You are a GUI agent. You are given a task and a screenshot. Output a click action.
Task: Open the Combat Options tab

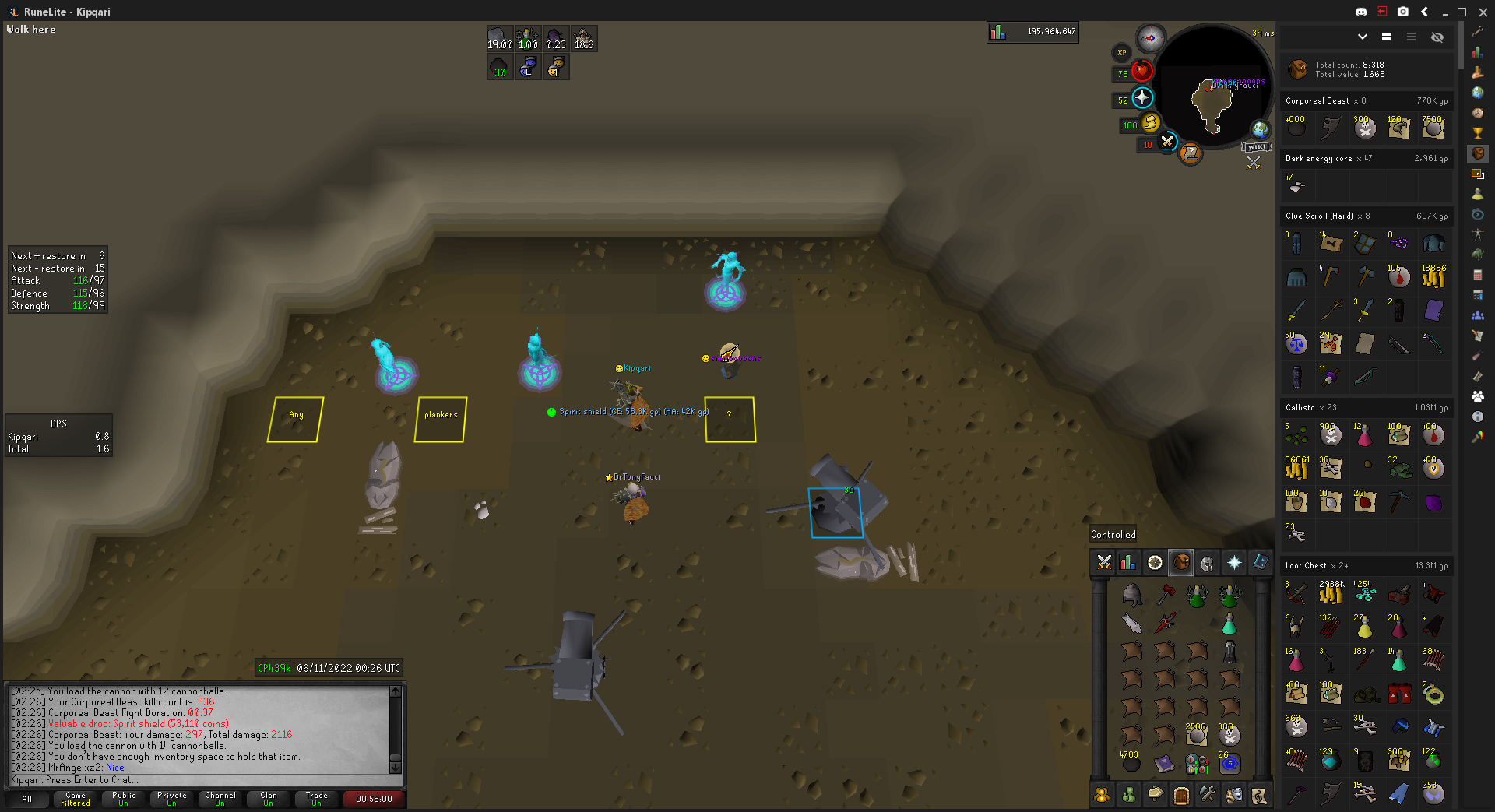[x=1103, y=562]
